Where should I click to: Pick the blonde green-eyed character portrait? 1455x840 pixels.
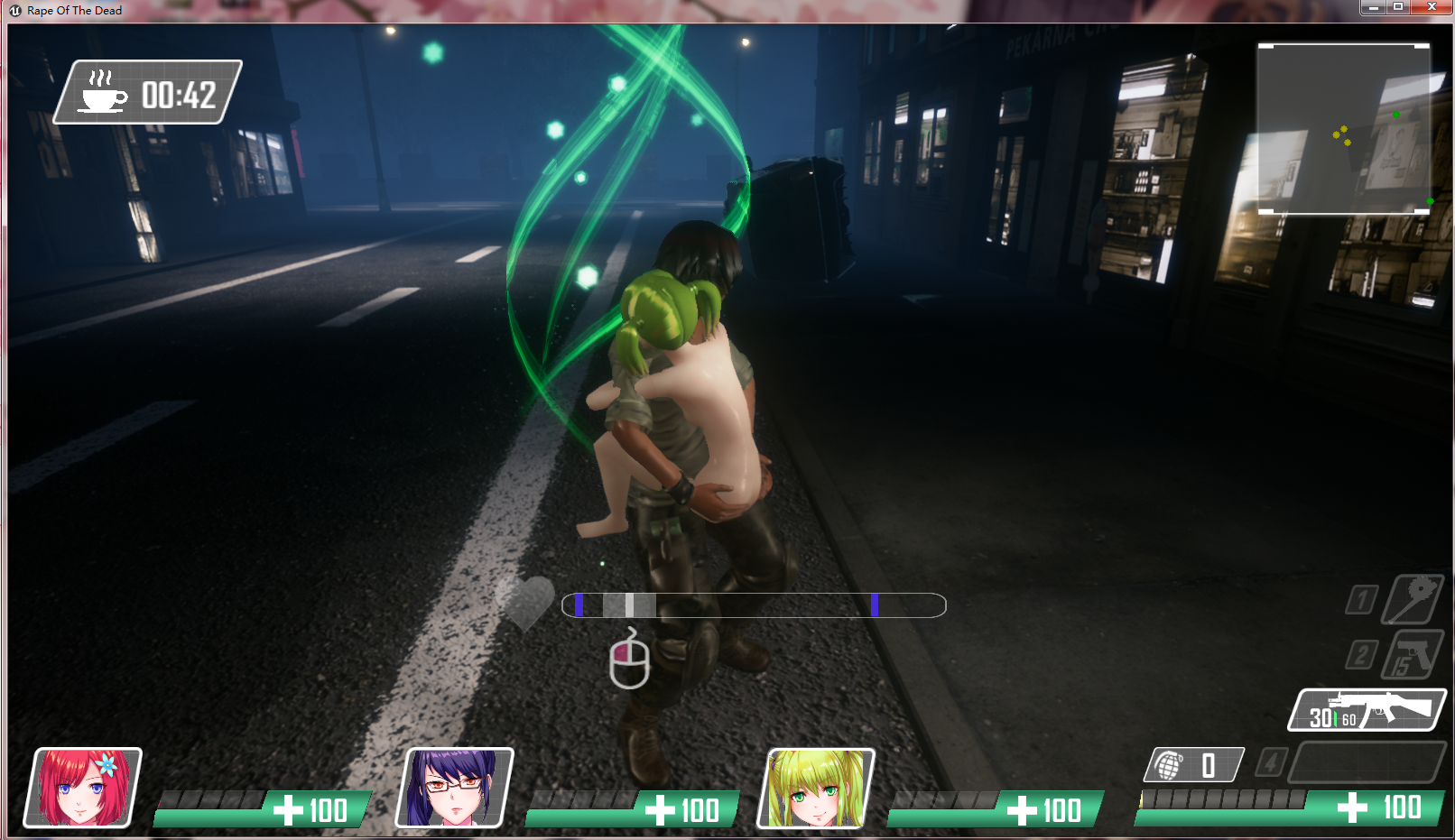(x=816, y=787)
